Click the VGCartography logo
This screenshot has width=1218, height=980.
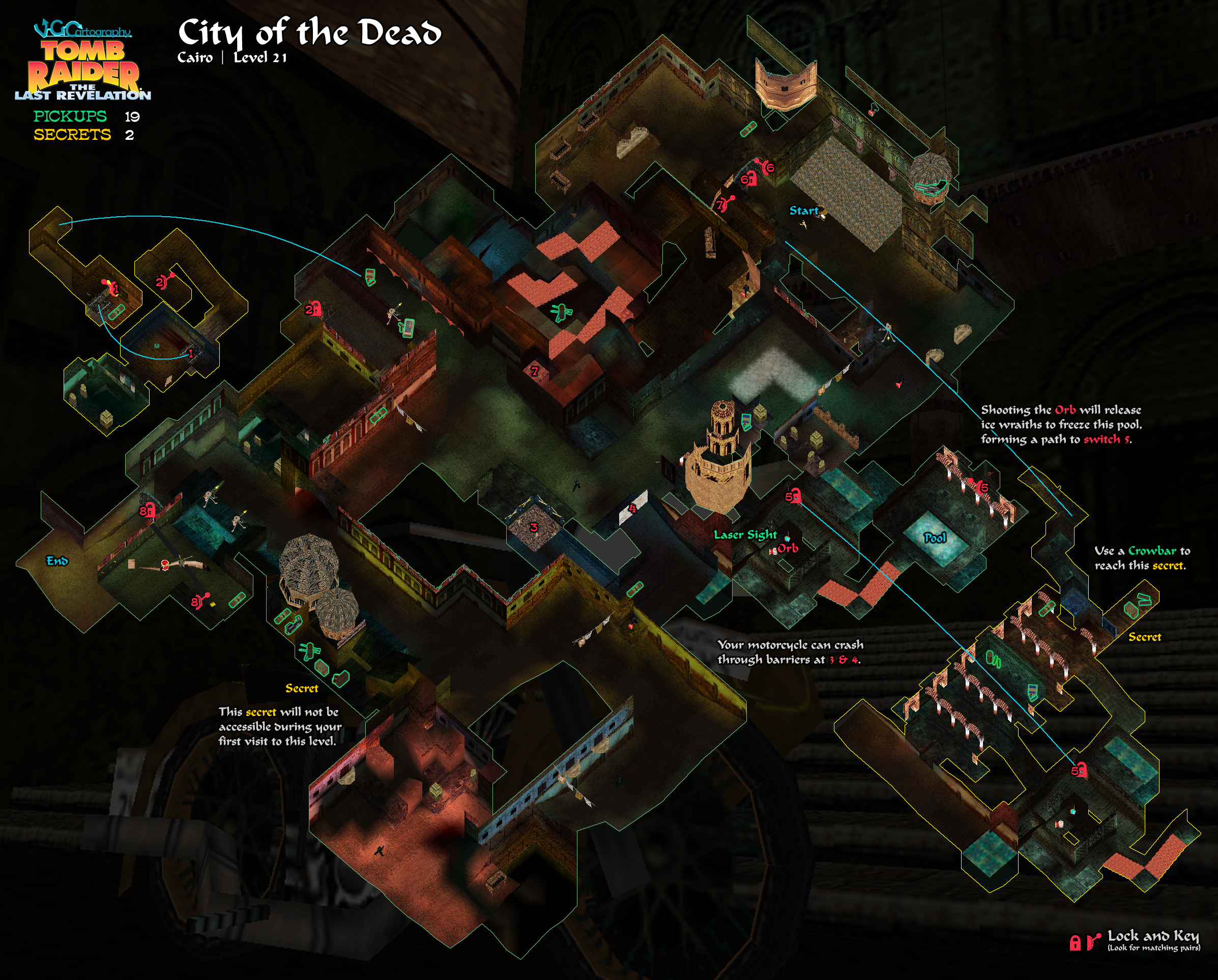click(82, 29)
